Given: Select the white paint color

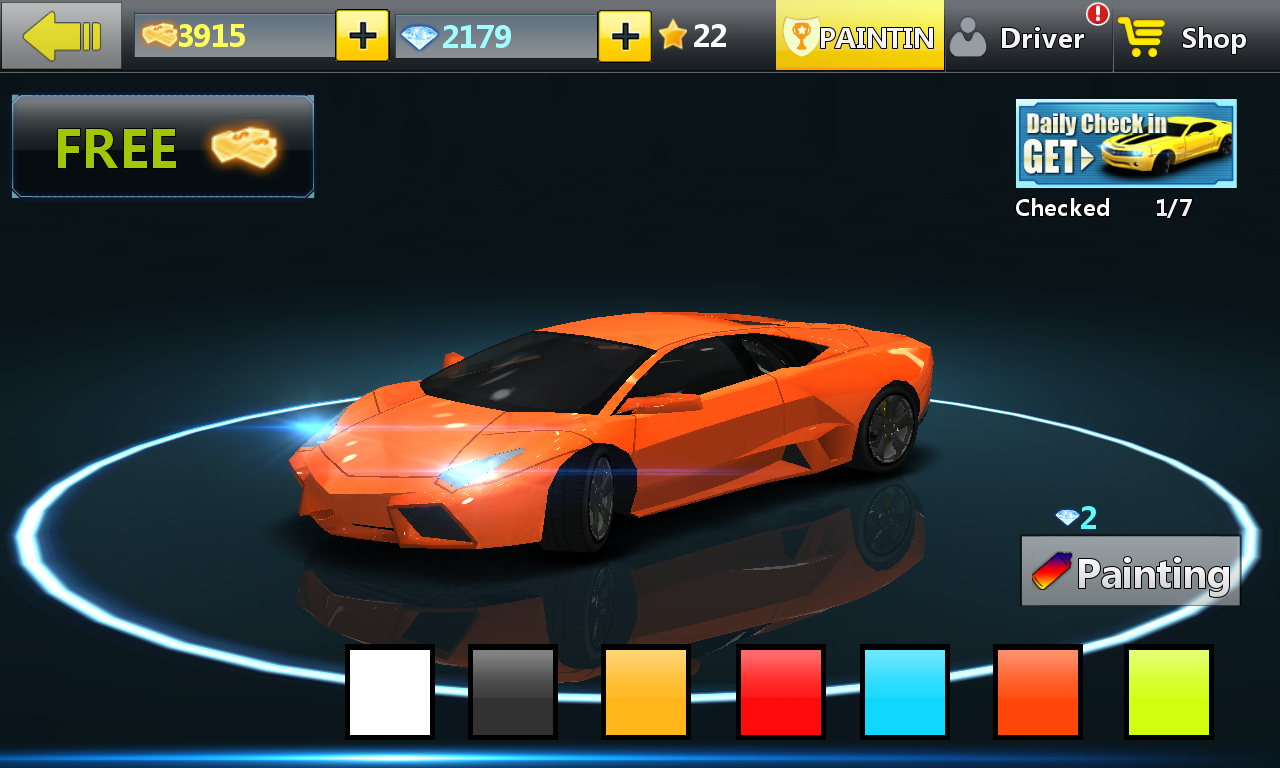Looking at the screenshot, I should tap(390, 692).
